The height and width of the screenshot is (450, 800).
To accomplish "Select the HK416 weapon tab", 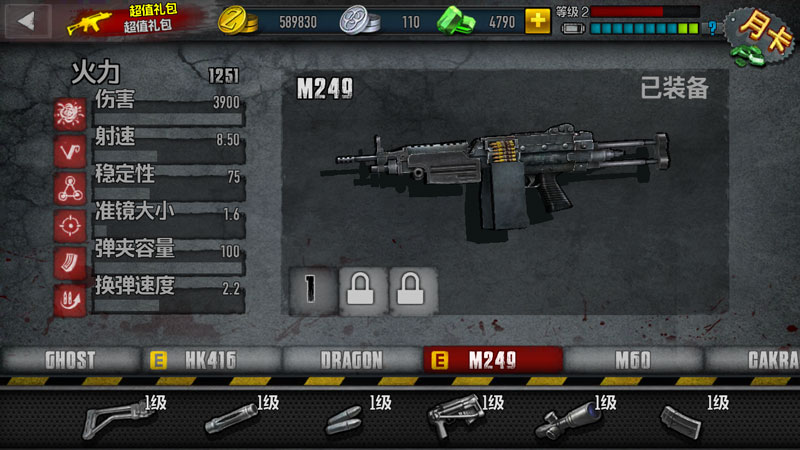I will pyautogui.click(x=209, y=360).
